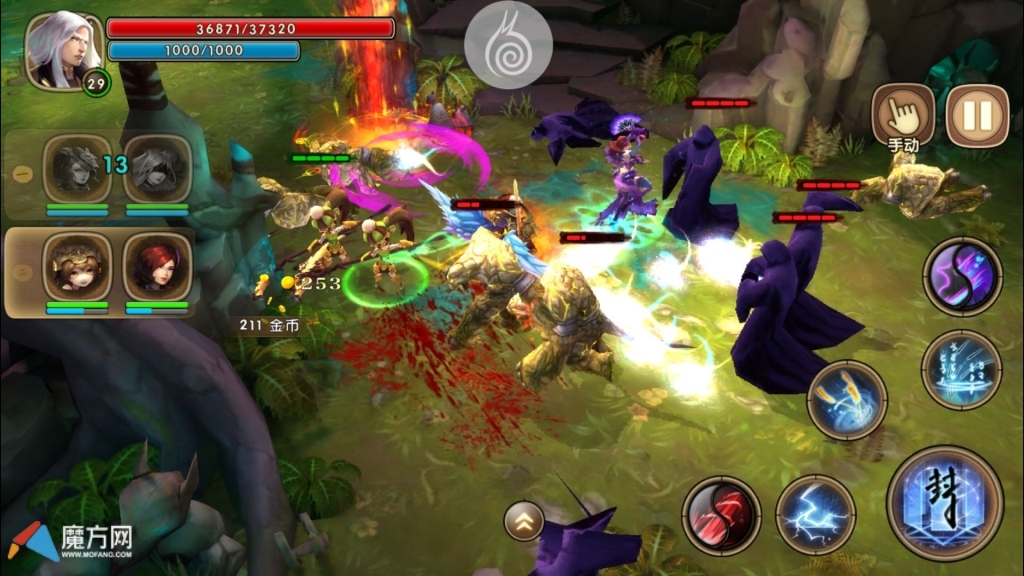The height and width of the screenshot is (576, 1024).
Task: Use the red swirl skill
Action: (721, 515)
